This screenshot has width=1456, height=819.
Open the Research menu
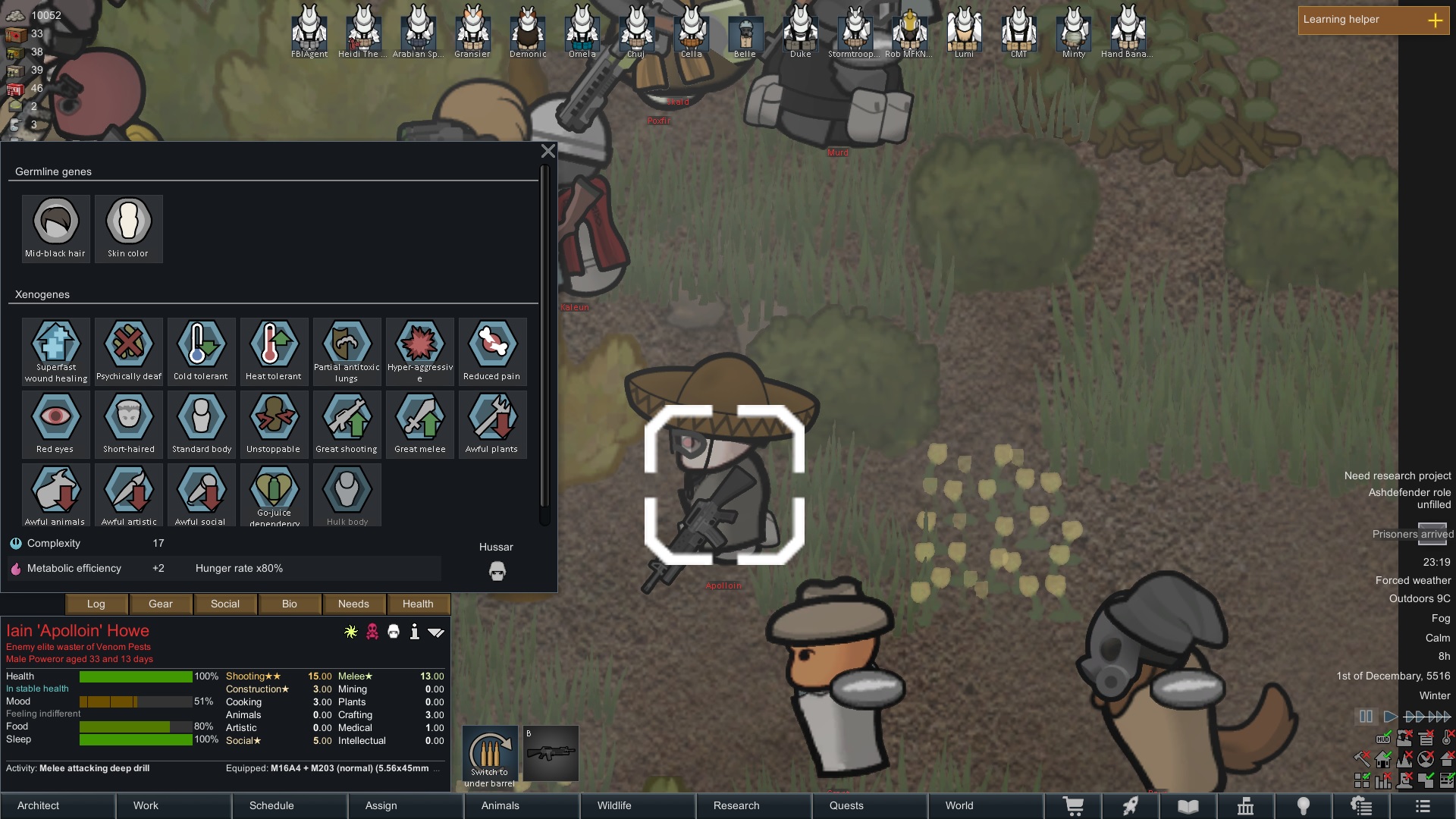(752, 805)
